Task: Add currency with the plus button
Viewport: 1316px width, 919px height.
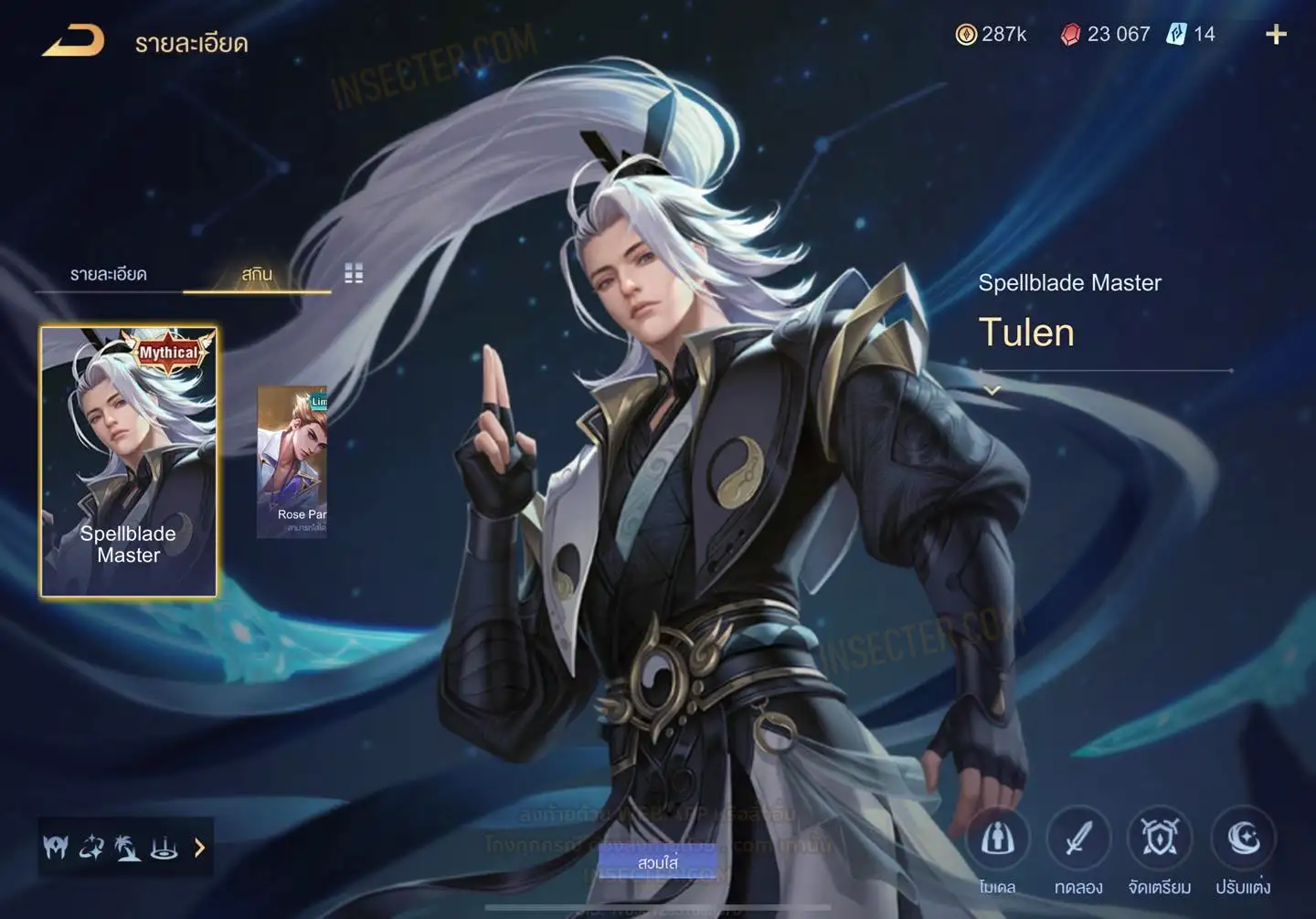Action: [1276, 35]
